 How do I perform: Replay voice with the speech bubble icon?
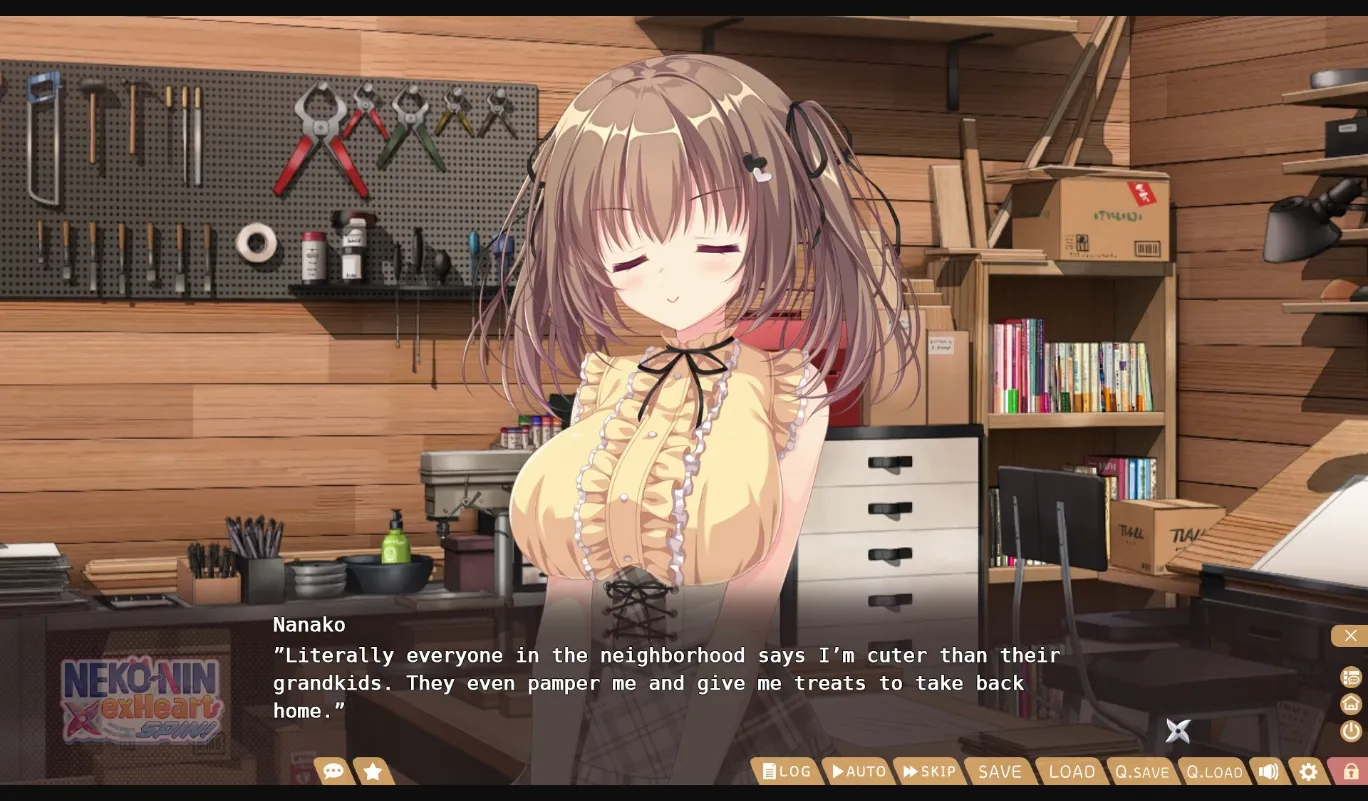click(x=333, y=771)
